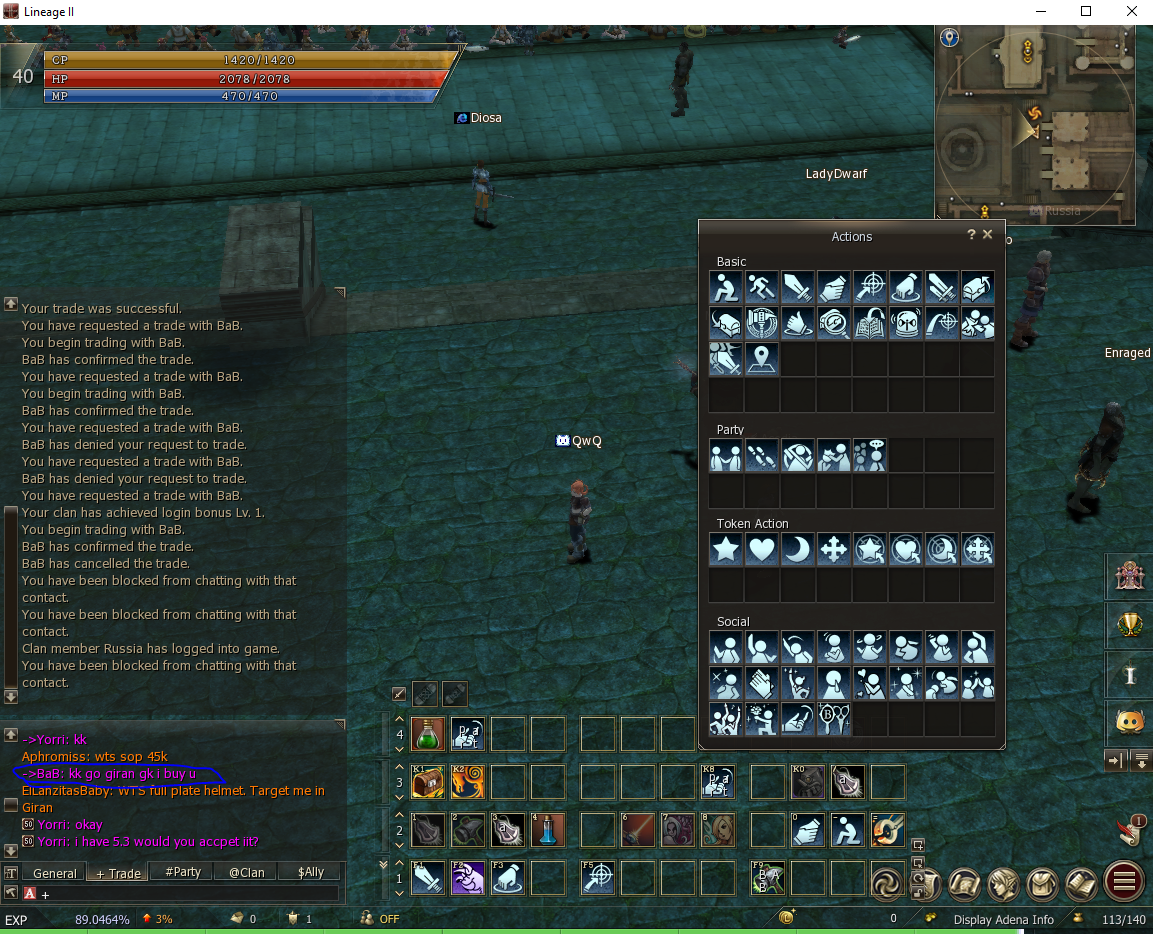
Task: Click the chat message input field
Action: pos(190,893)
